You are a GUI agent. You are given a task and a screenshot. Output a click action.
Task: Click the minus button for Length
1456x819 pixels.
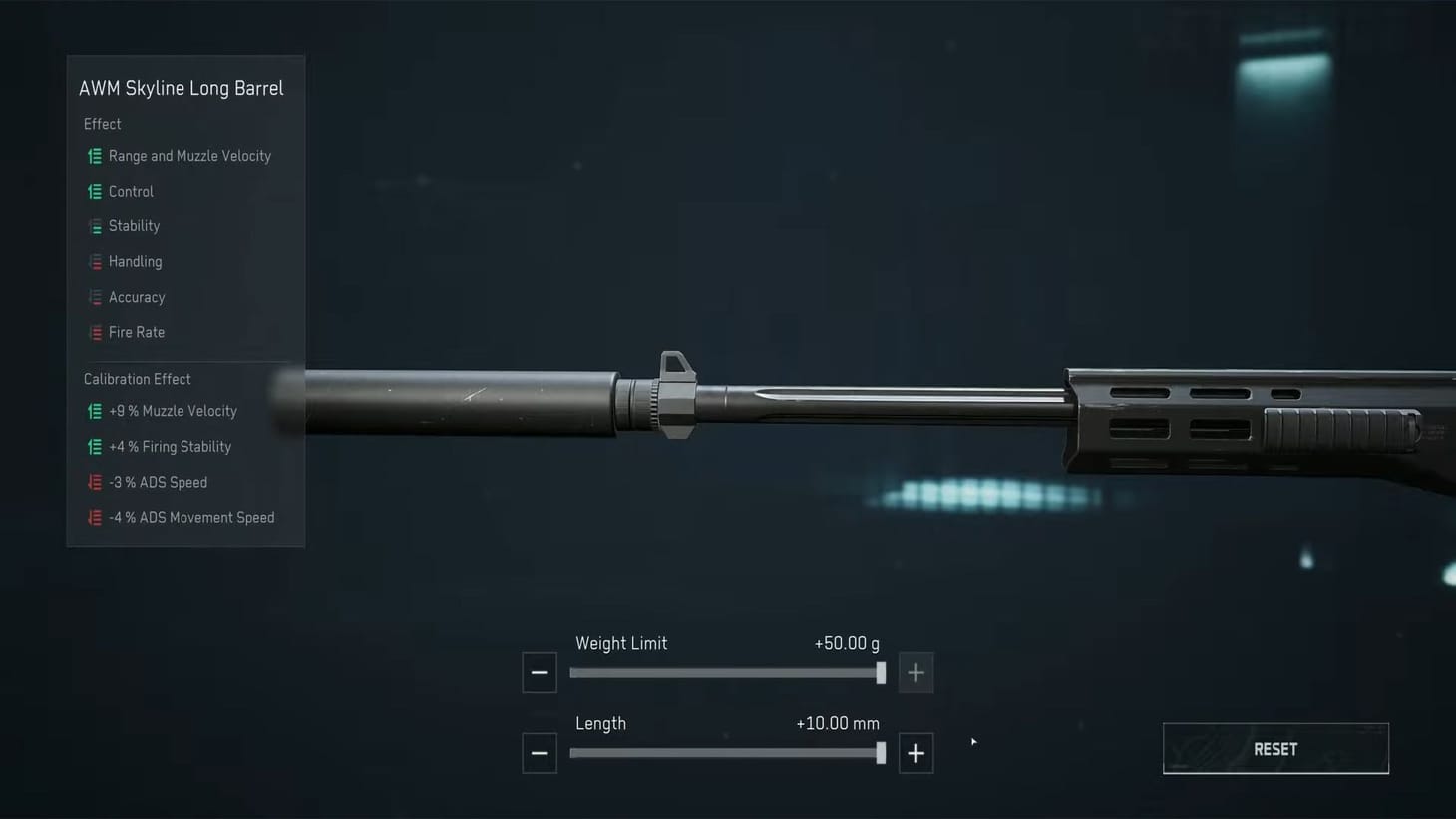(540, 753)
